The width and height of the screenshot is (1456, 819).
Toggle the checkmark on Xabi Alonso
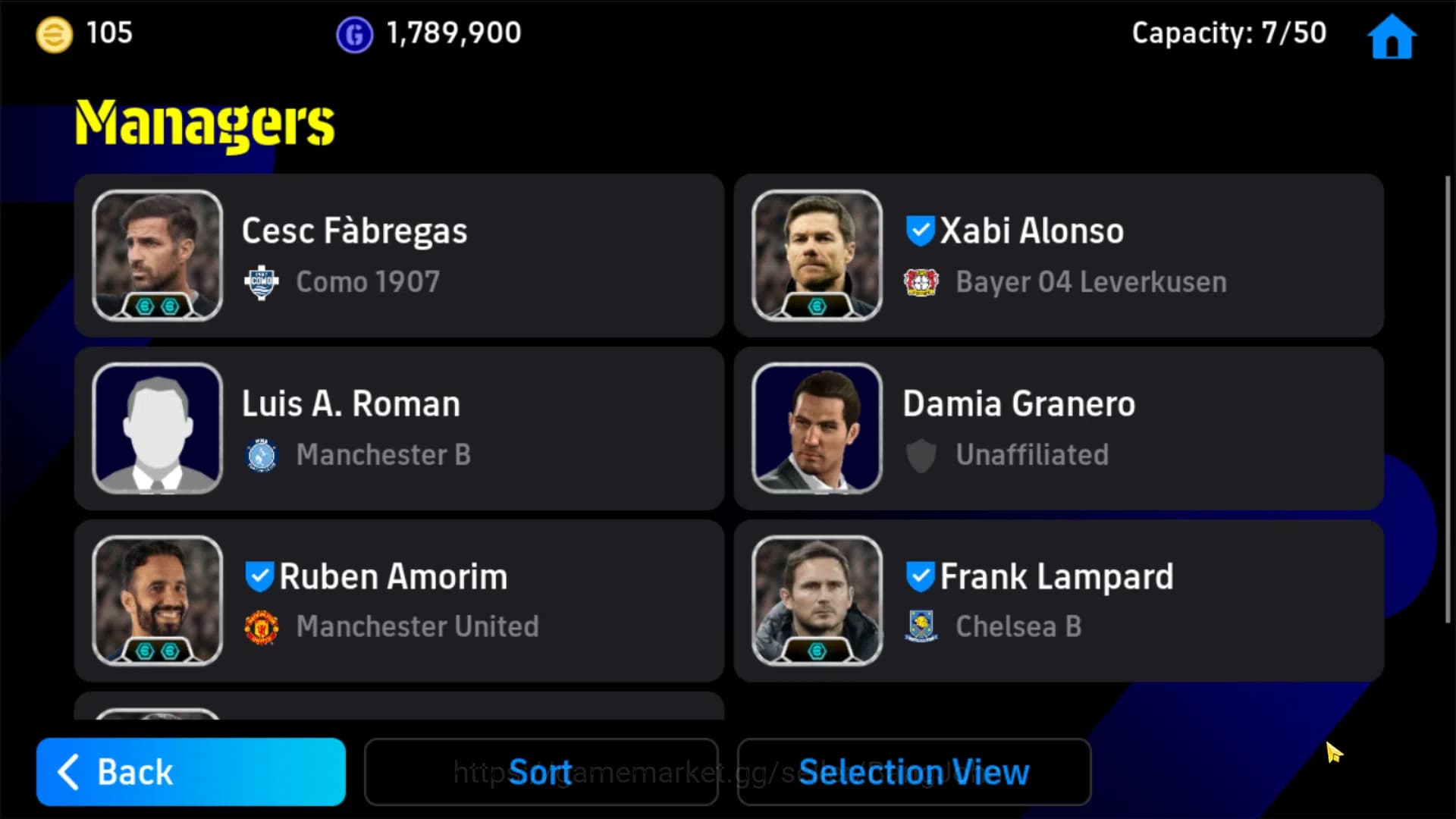click(x=920, y=231)
